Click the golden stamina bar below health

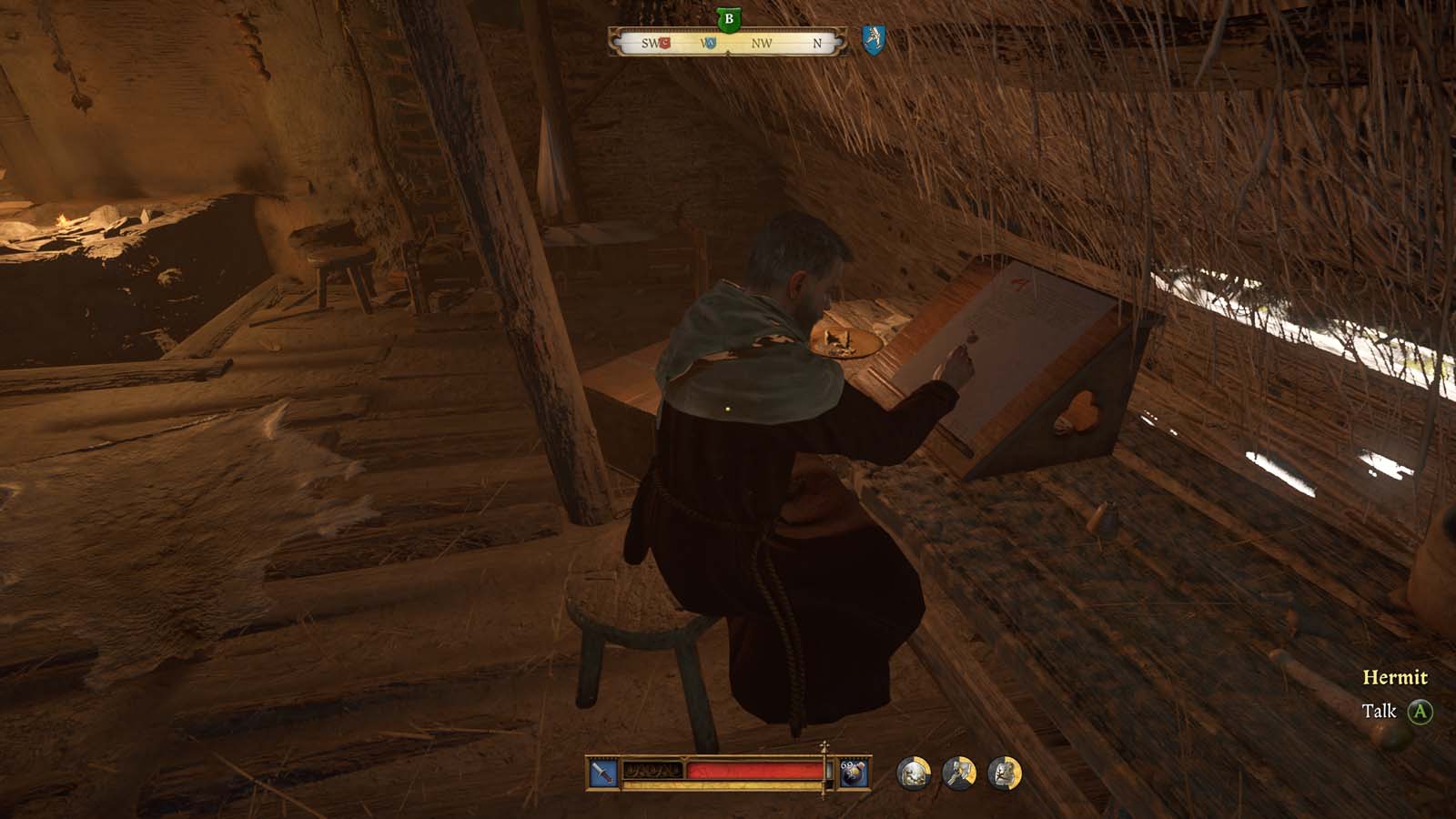point(728,784)
